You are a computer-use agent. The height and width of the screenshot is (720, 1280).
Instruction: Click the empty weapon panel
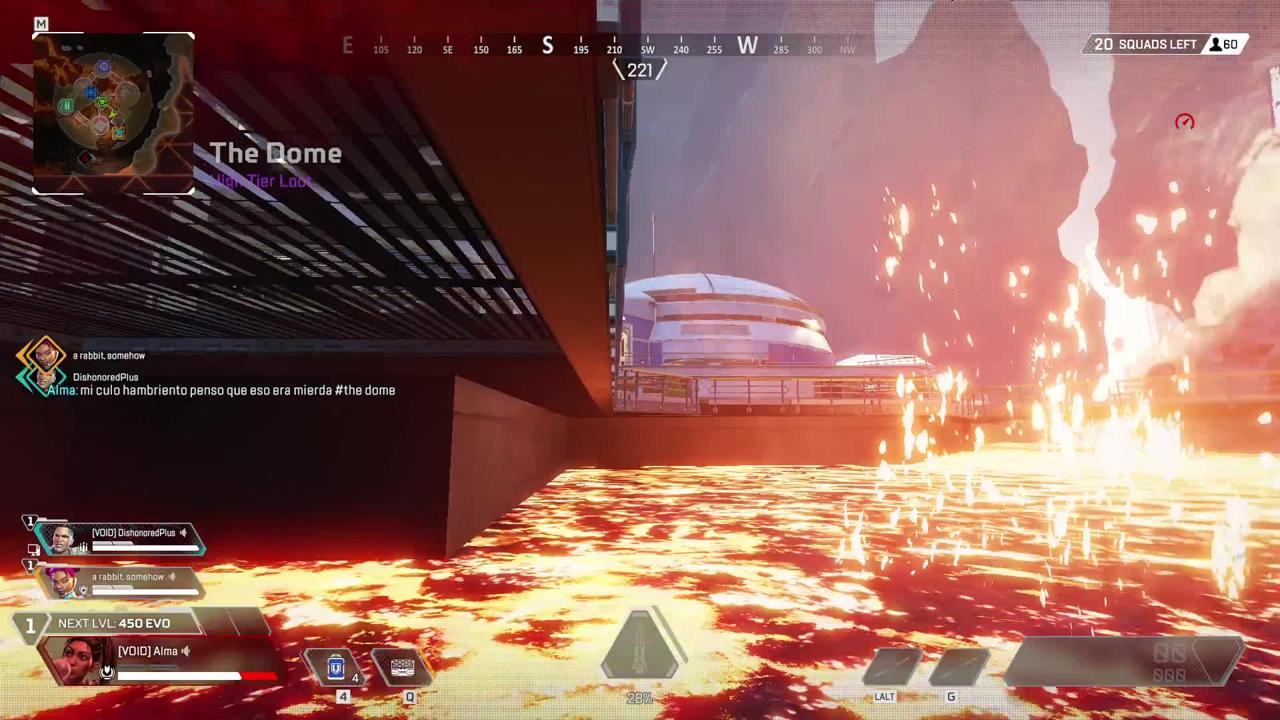1125,662
